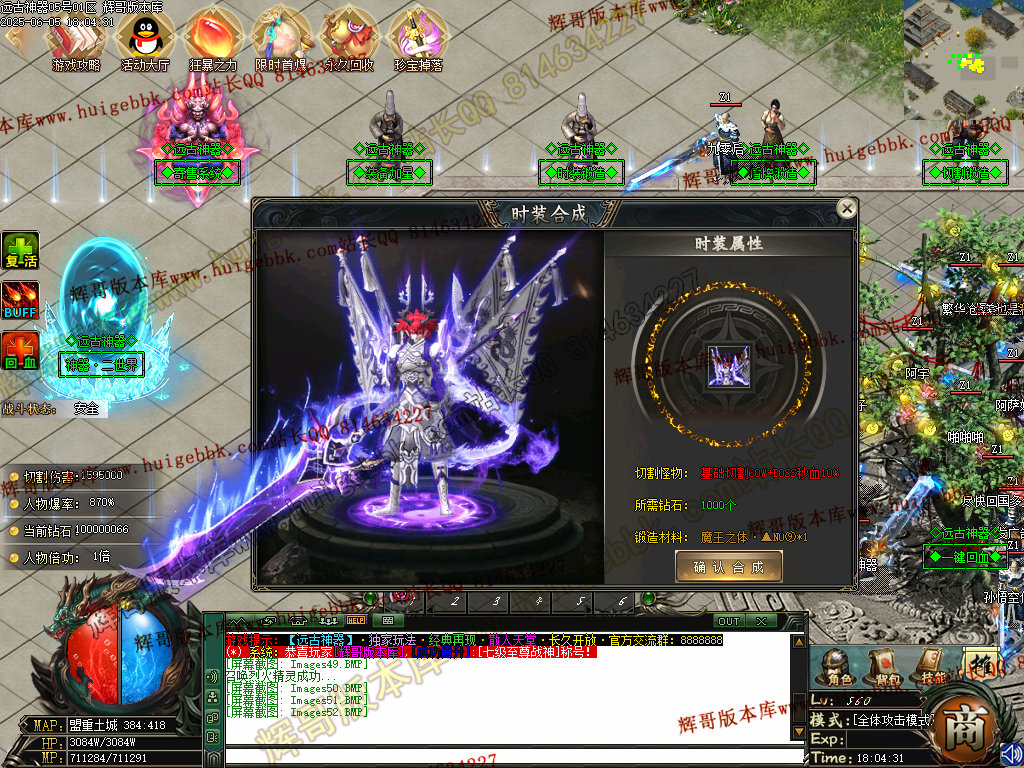Open the minimap in the corner
This screenshot has height=768, width=1024.
point(962,58)
